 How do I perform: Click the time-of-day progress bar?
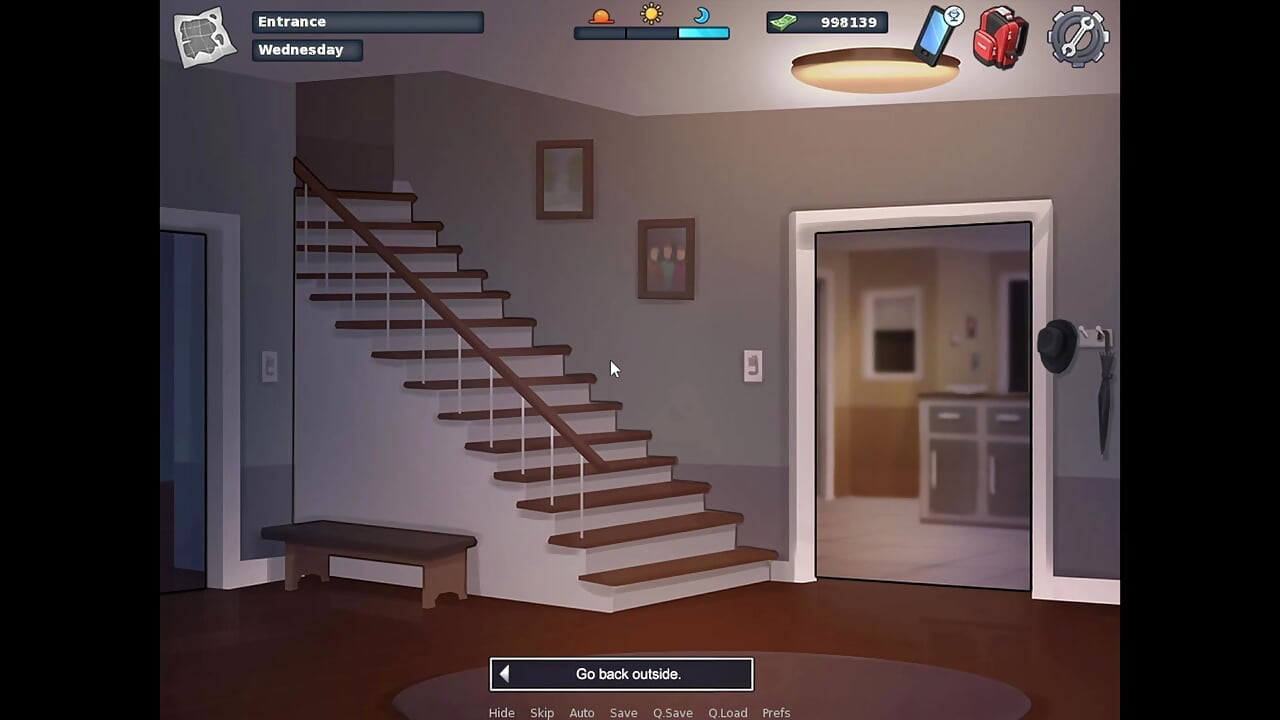651,32
